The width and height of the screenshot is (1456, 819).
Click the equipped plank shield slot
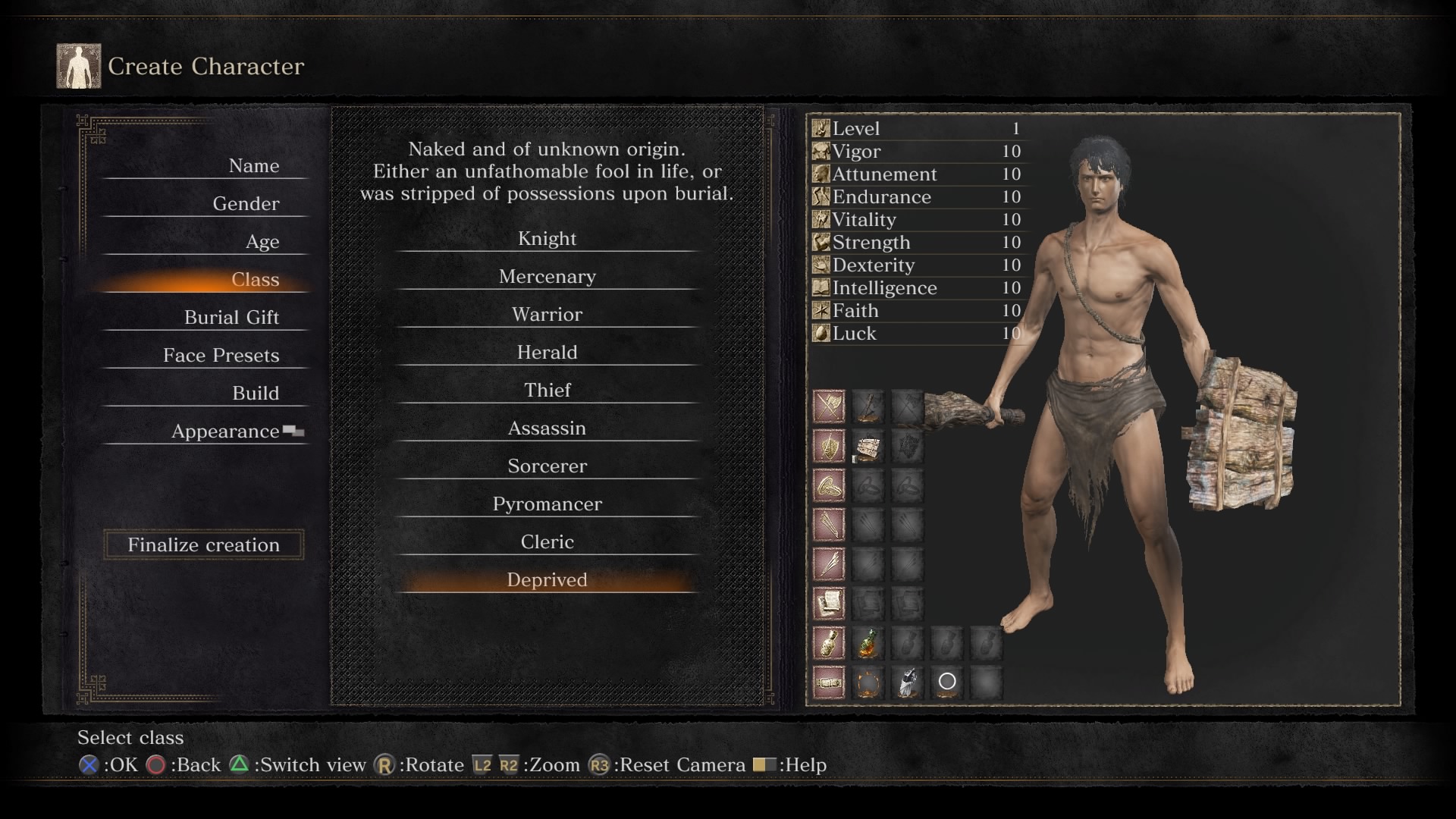[x=868, y=447]
